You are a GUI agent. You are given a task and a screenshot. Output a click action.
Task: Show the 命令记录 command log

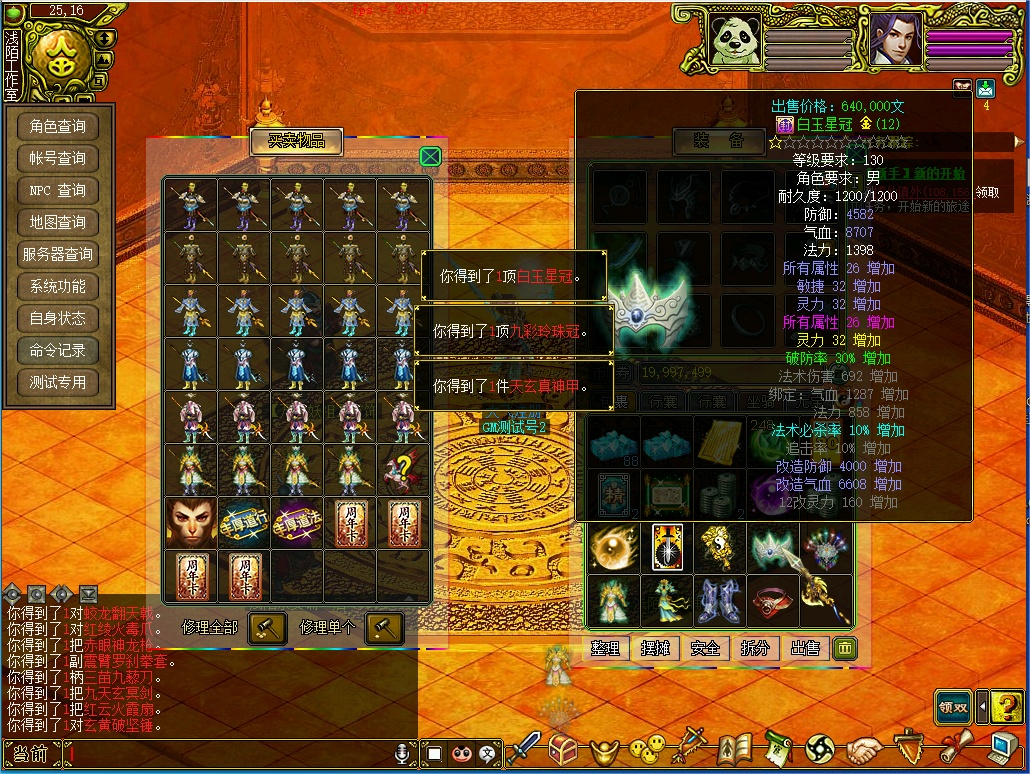pyautogui.click(x=57, y=351)
